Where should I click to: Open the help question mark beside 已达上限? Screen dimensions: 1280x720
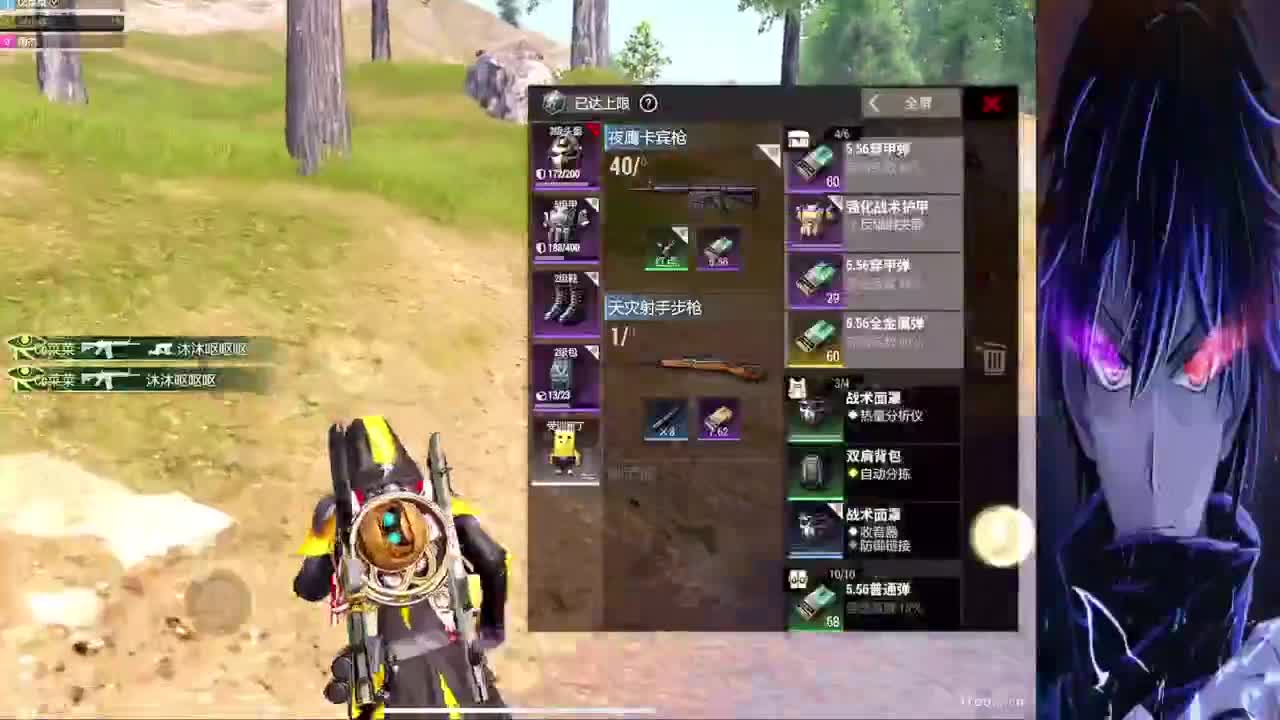(x=647, y=103)
